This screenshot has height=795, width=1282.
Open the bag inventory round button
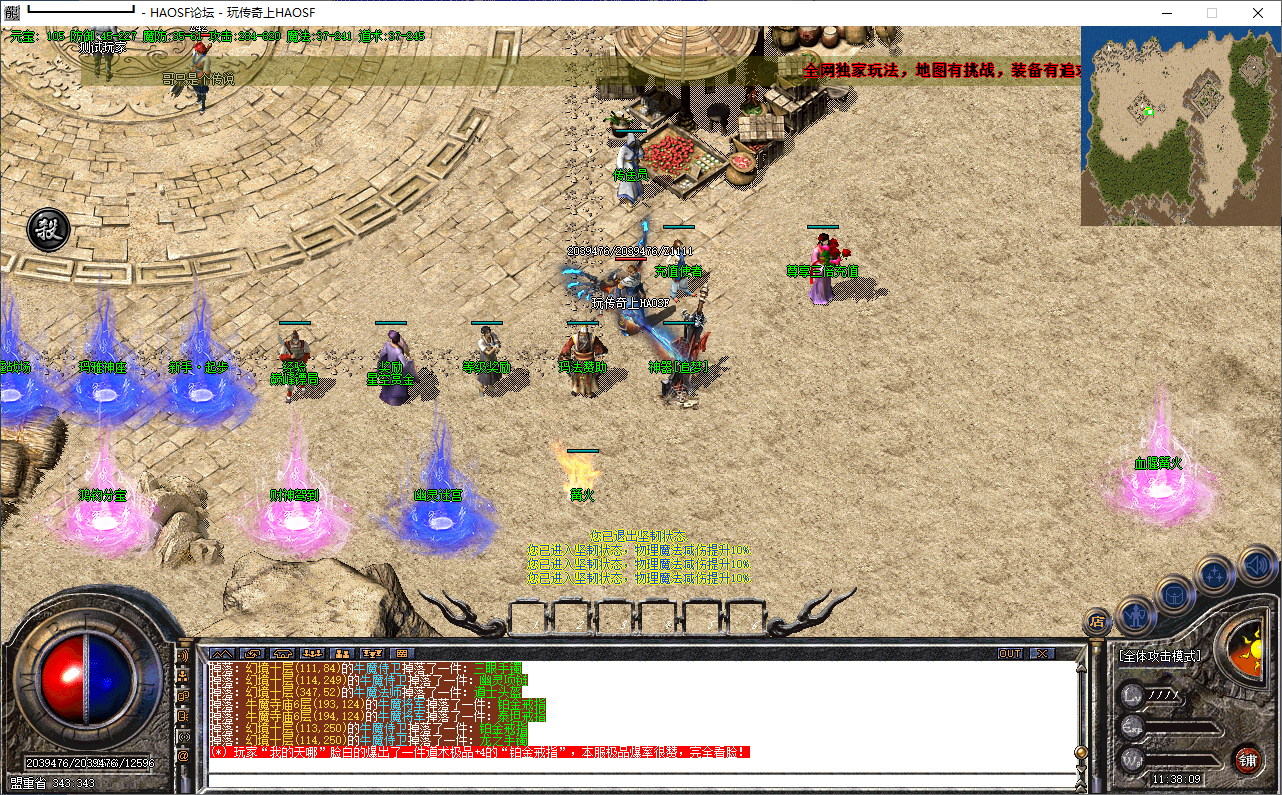click(x=1174, y=594)
